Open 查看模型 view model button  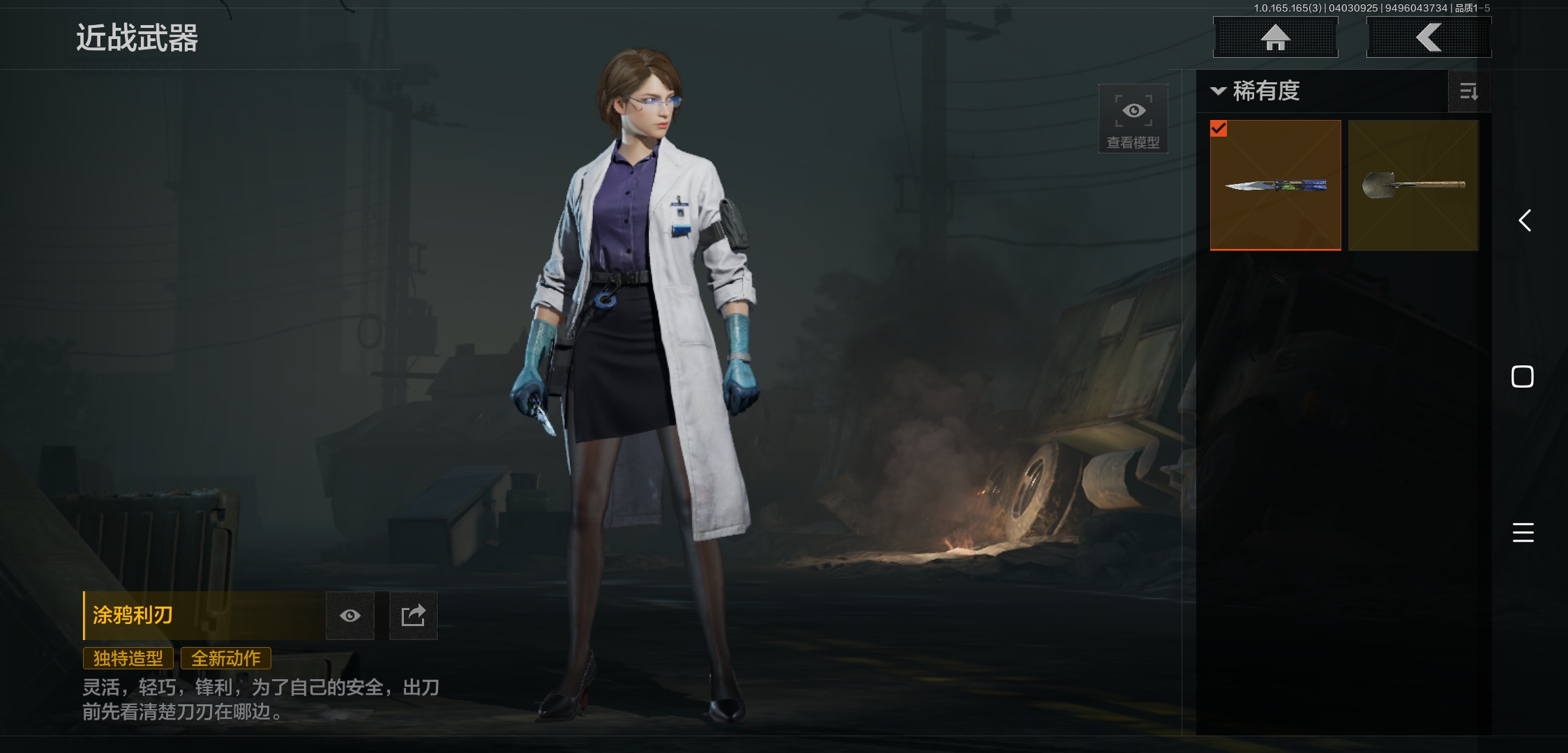(x=1133, y=119)
